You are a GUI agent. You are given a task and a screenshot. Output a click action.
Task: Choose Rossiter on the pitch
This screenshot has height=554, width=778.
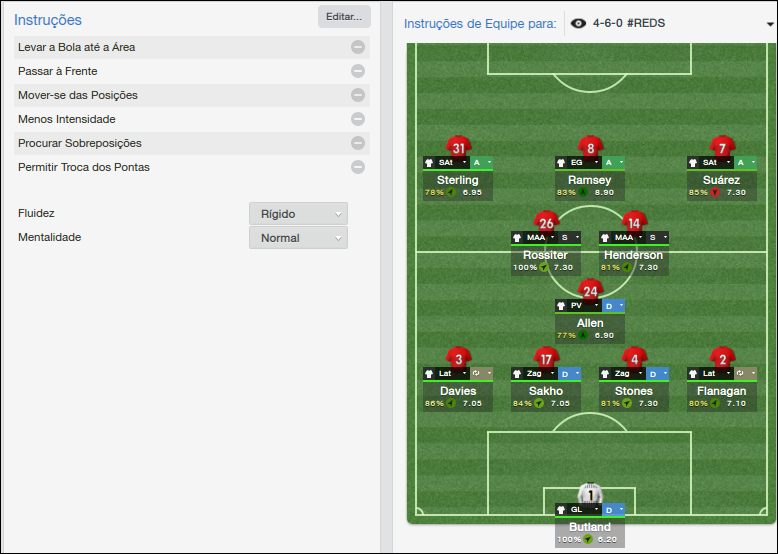(546, 255)
